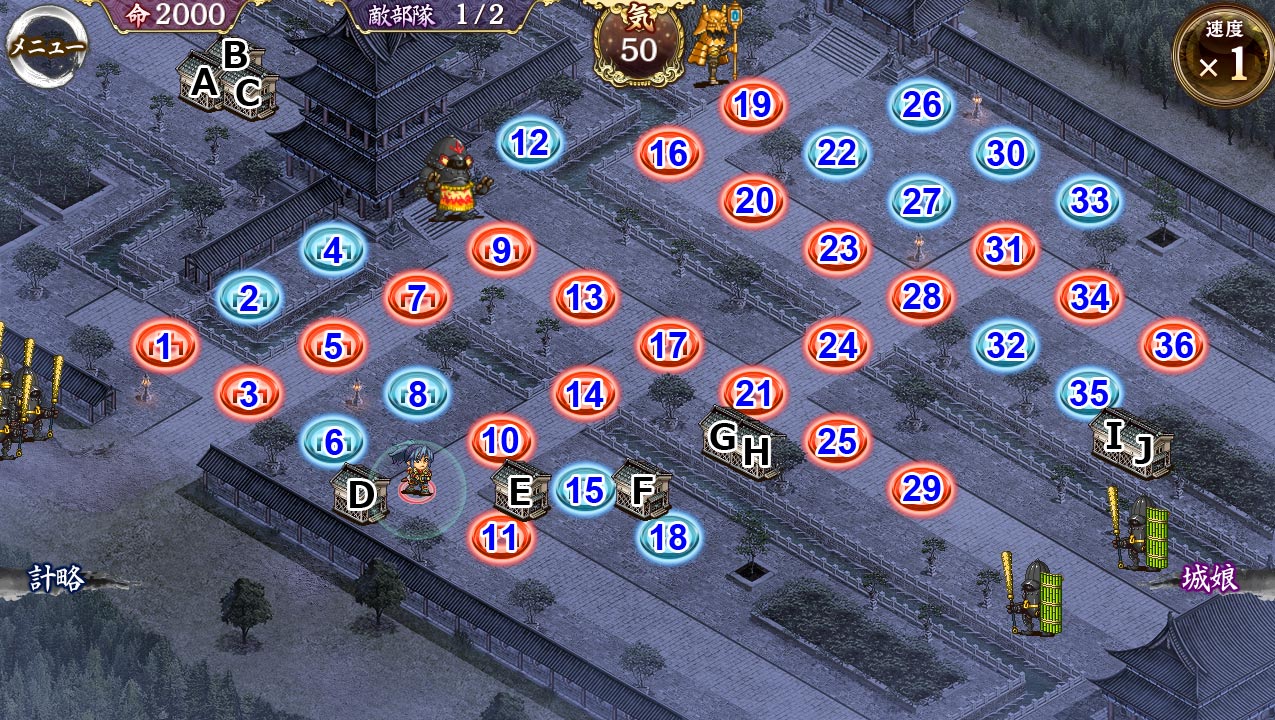Choose blue placement tile number 2
The height and width of the screenshot is (720, 1275).
[x=249, y=298]
